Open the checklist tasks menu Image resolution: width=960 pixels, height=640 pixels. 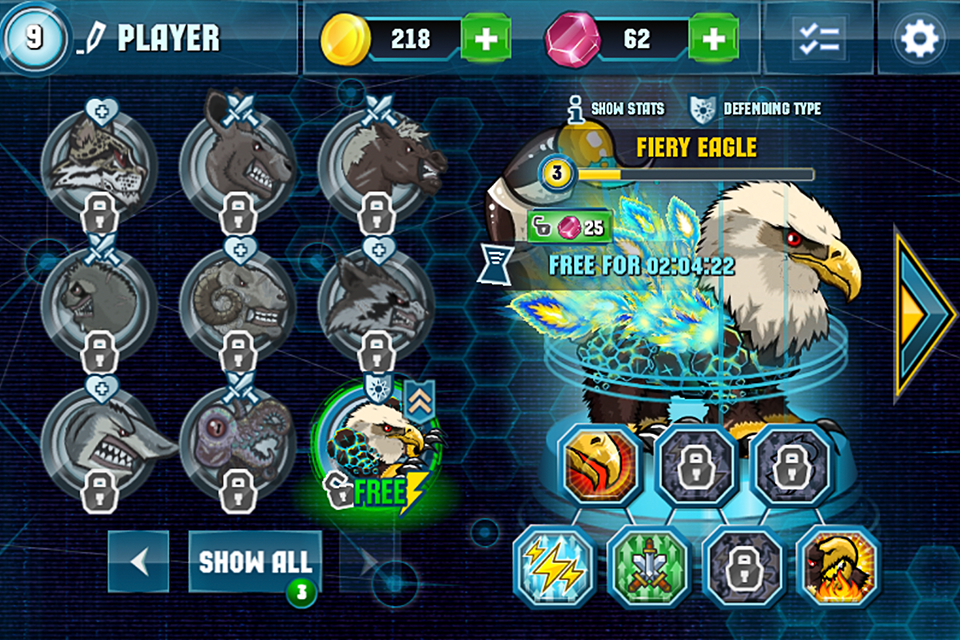818,38
